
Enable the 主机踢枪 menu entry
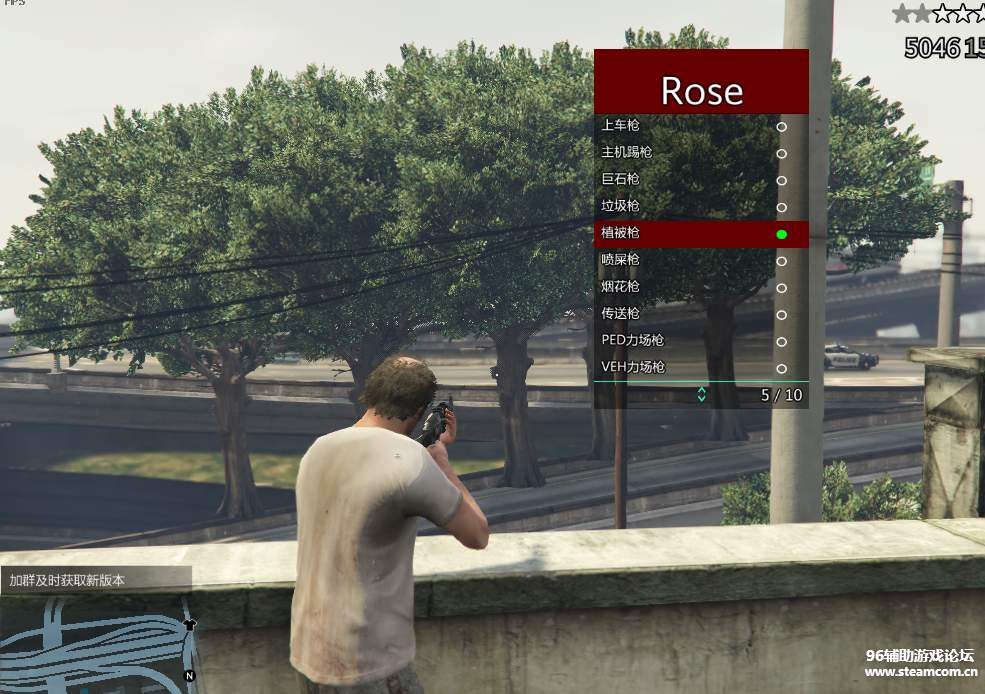click(x=700, y=153)
